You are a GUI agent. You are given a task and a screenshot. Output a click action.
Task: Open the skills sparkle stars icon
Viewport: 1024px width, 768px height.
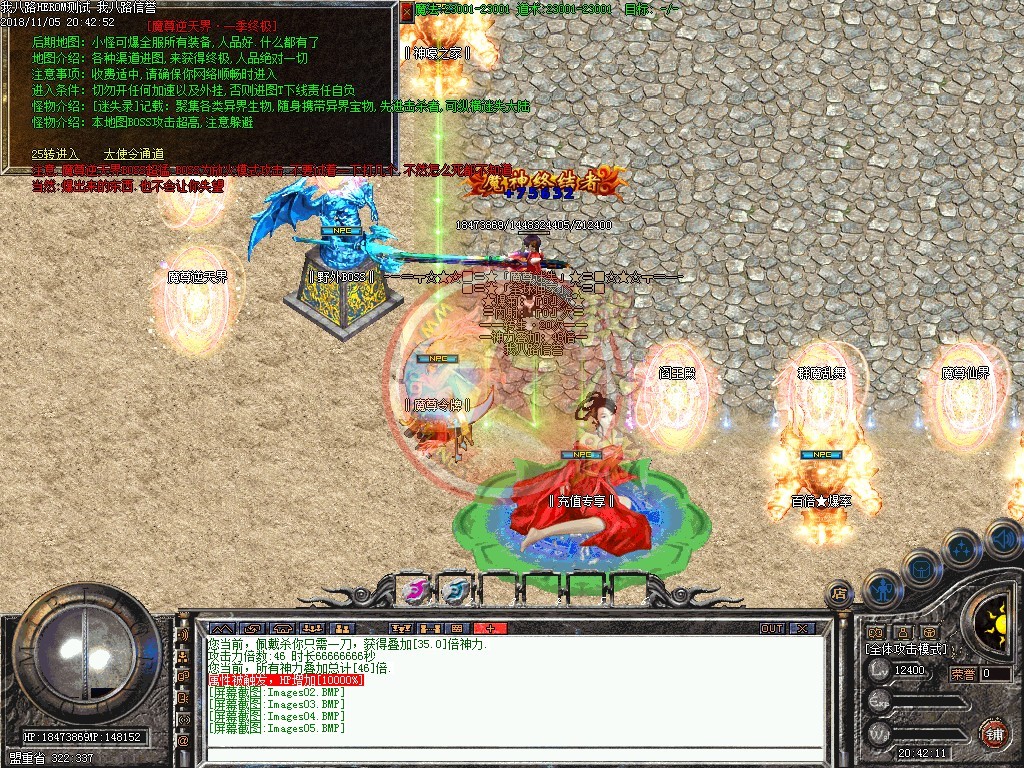click(x=962, y=547)
